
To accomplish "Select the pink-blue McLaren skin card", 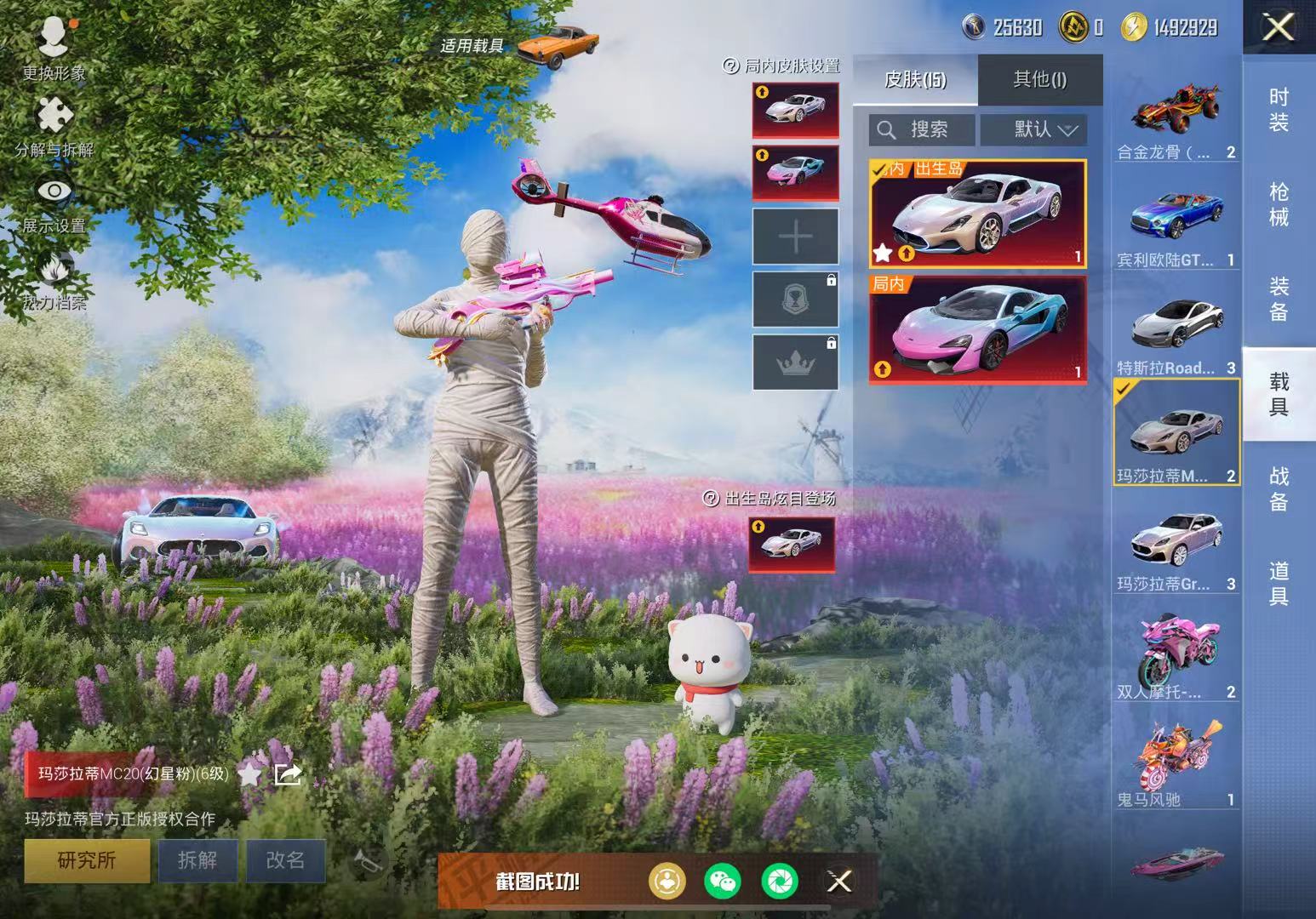I will click(977, 328).
